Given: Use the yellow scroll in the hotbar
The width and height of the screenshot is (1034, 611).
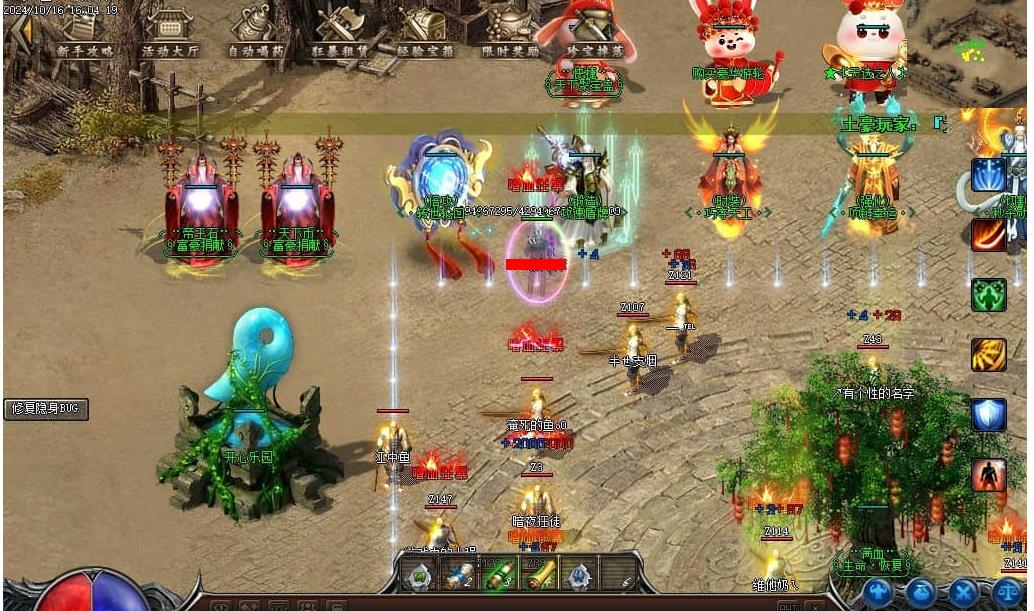Looking at the screenshot, I should [540, 575].
